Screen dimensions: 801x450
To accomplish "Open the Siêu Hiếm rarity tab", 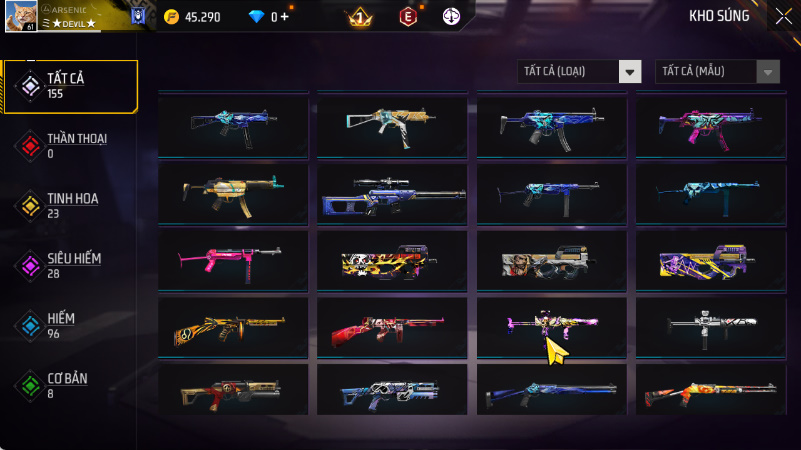I will [70, 265].
